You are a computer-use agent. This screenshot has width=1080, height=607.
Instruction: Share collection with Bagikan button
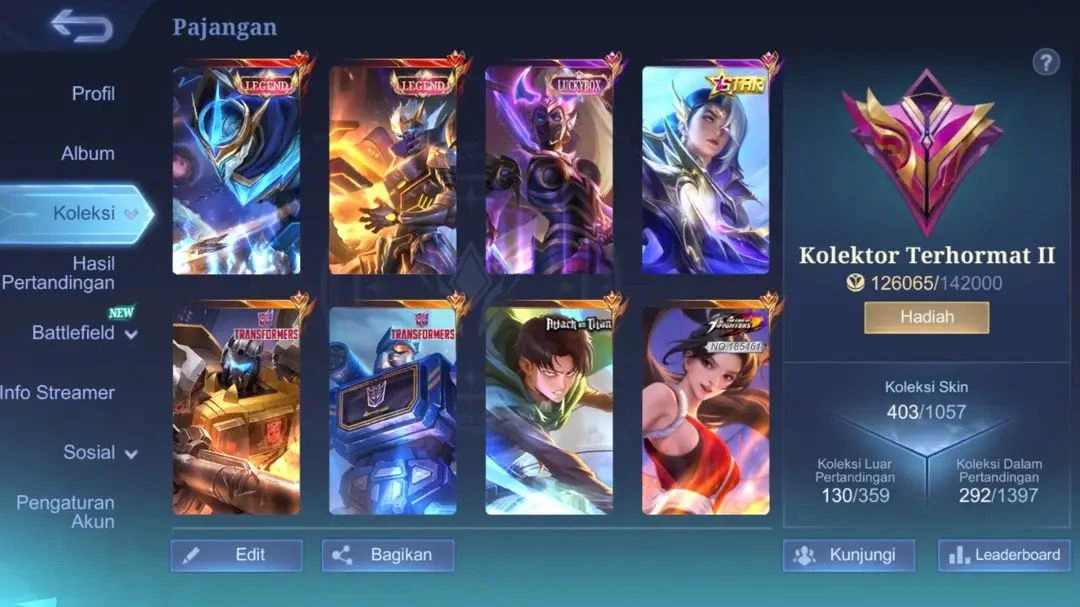[x=388, y=555]
